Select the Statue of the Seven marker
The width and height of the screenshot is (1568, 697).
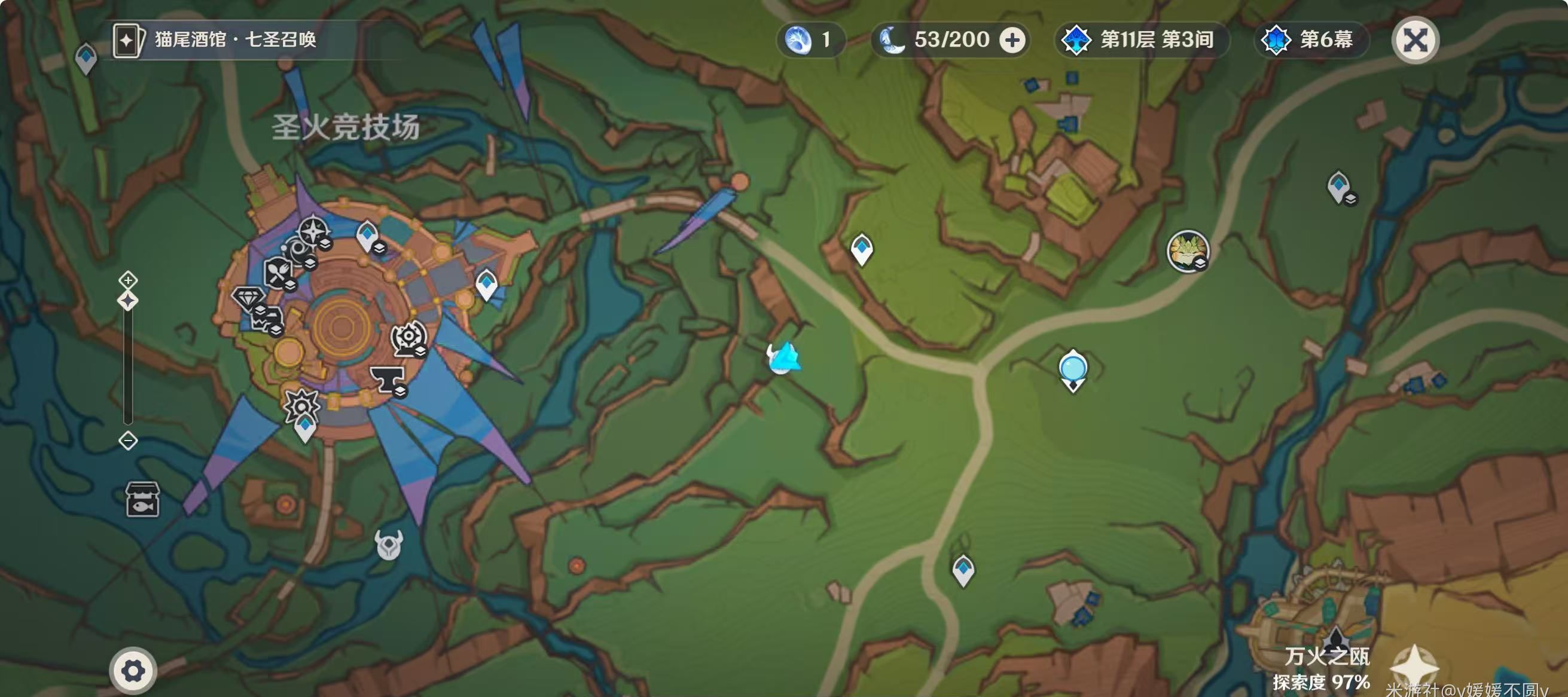[1072, 369]
